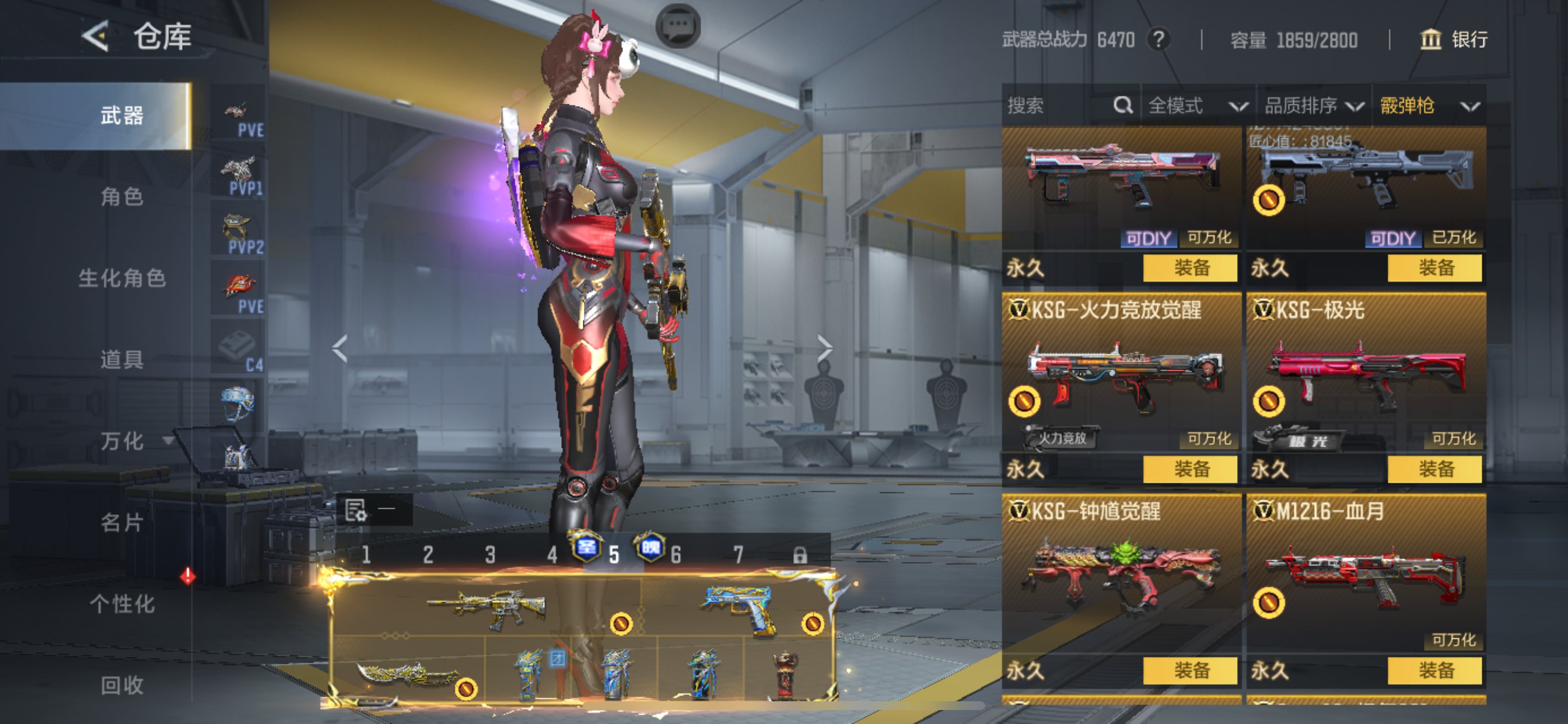The width and height of the screenshot is (1568, 724).
Task: Equip the KSG-极光 shotgun
Action: coord(1434,469)
